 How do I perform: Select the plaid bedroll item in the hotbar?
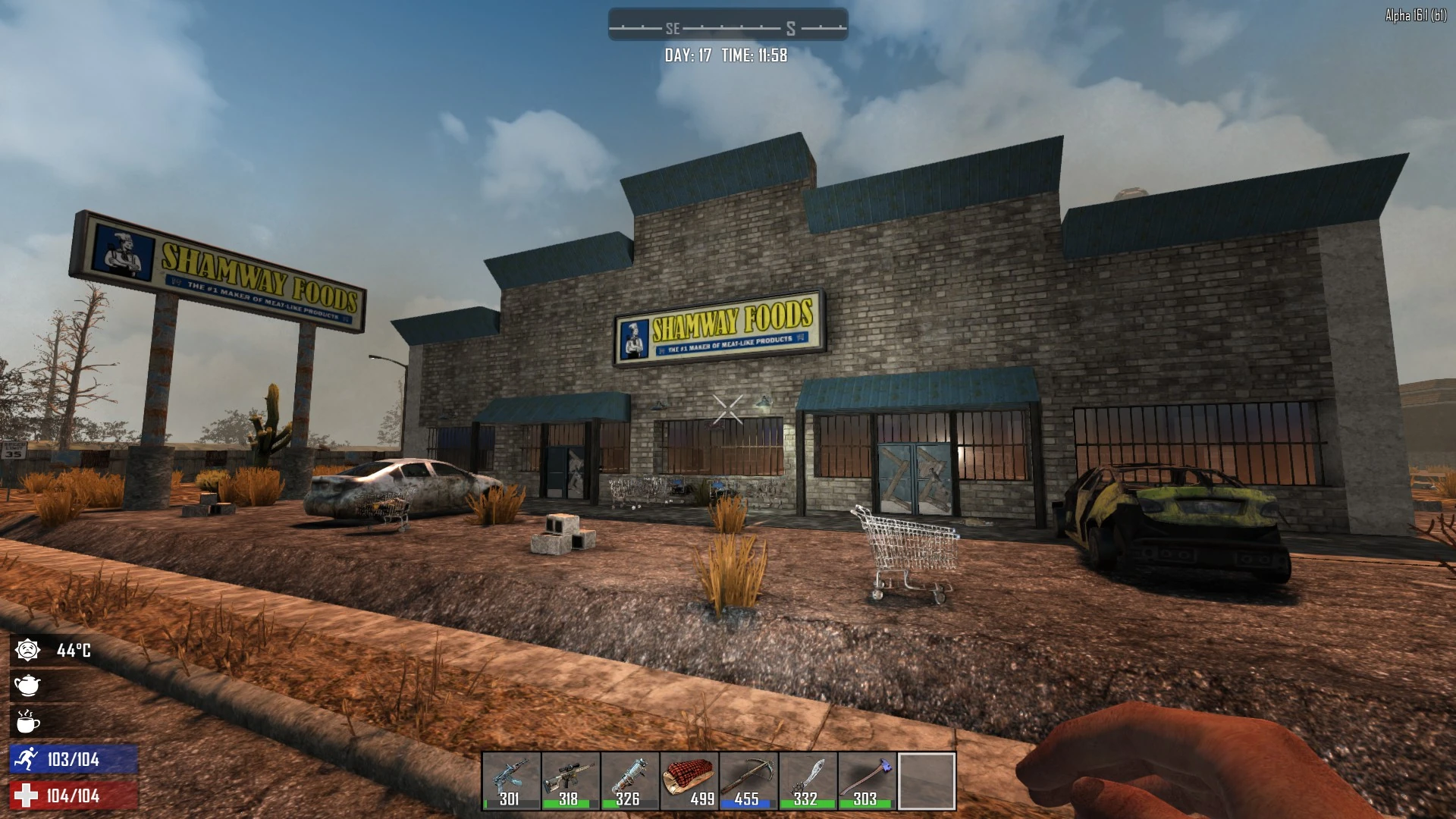(689, 781)
